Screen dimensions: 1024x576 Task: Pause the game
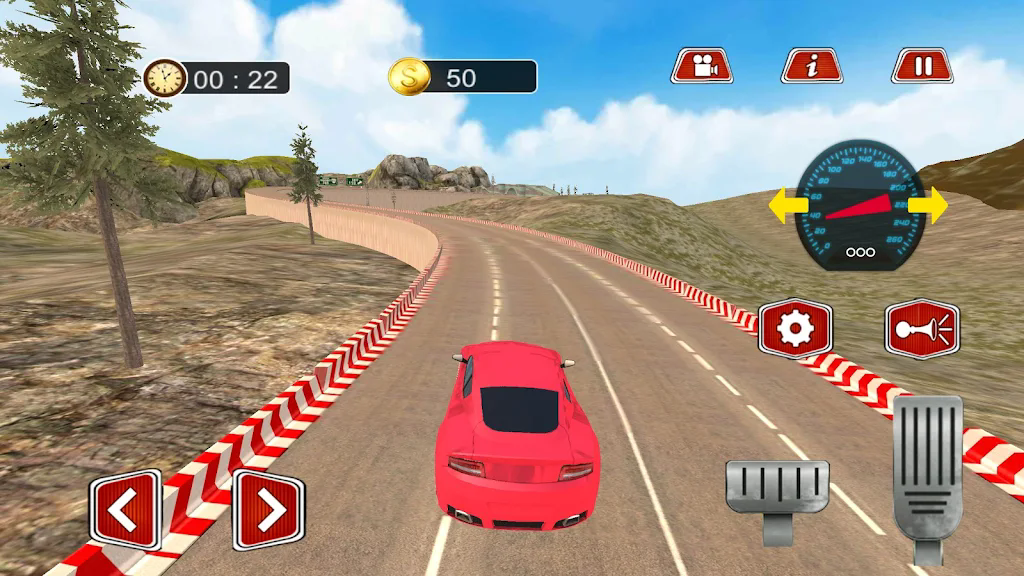pyautogui.click(x=922, y=66)
